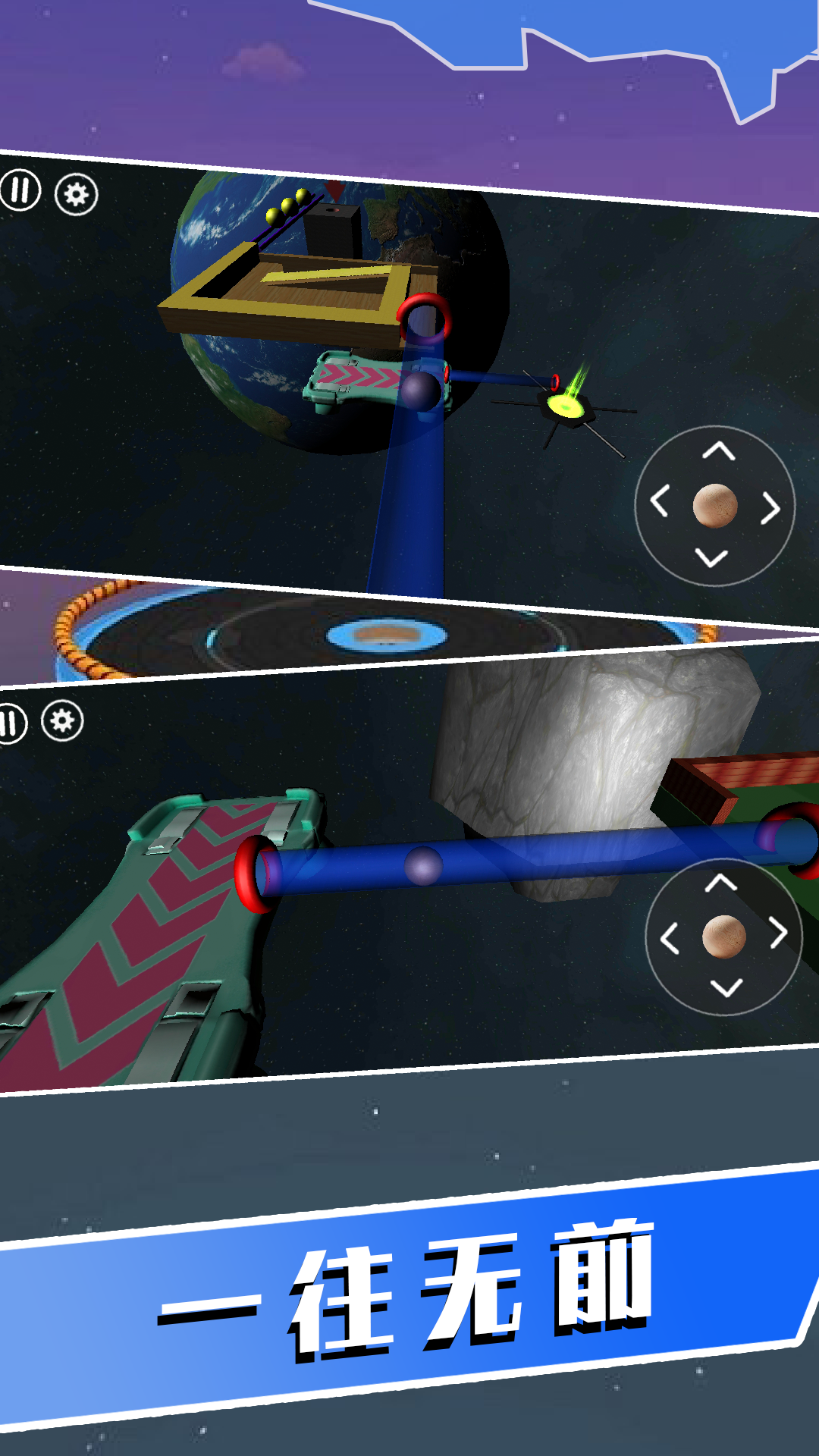Screen dimensions: 819x1456
Task: Tap the down arrow in the Earth panel joystick
Action: 711,559
